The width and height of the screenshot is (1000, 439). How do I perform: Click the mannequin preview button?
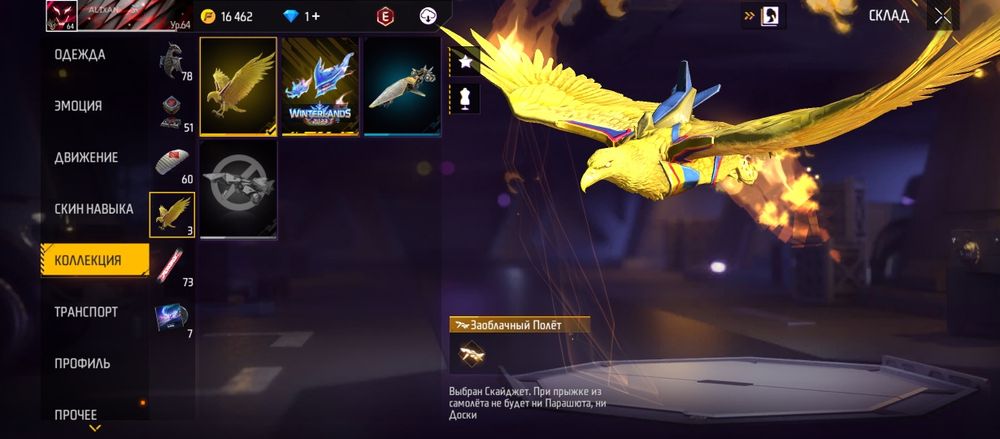[x=466, y=97]
